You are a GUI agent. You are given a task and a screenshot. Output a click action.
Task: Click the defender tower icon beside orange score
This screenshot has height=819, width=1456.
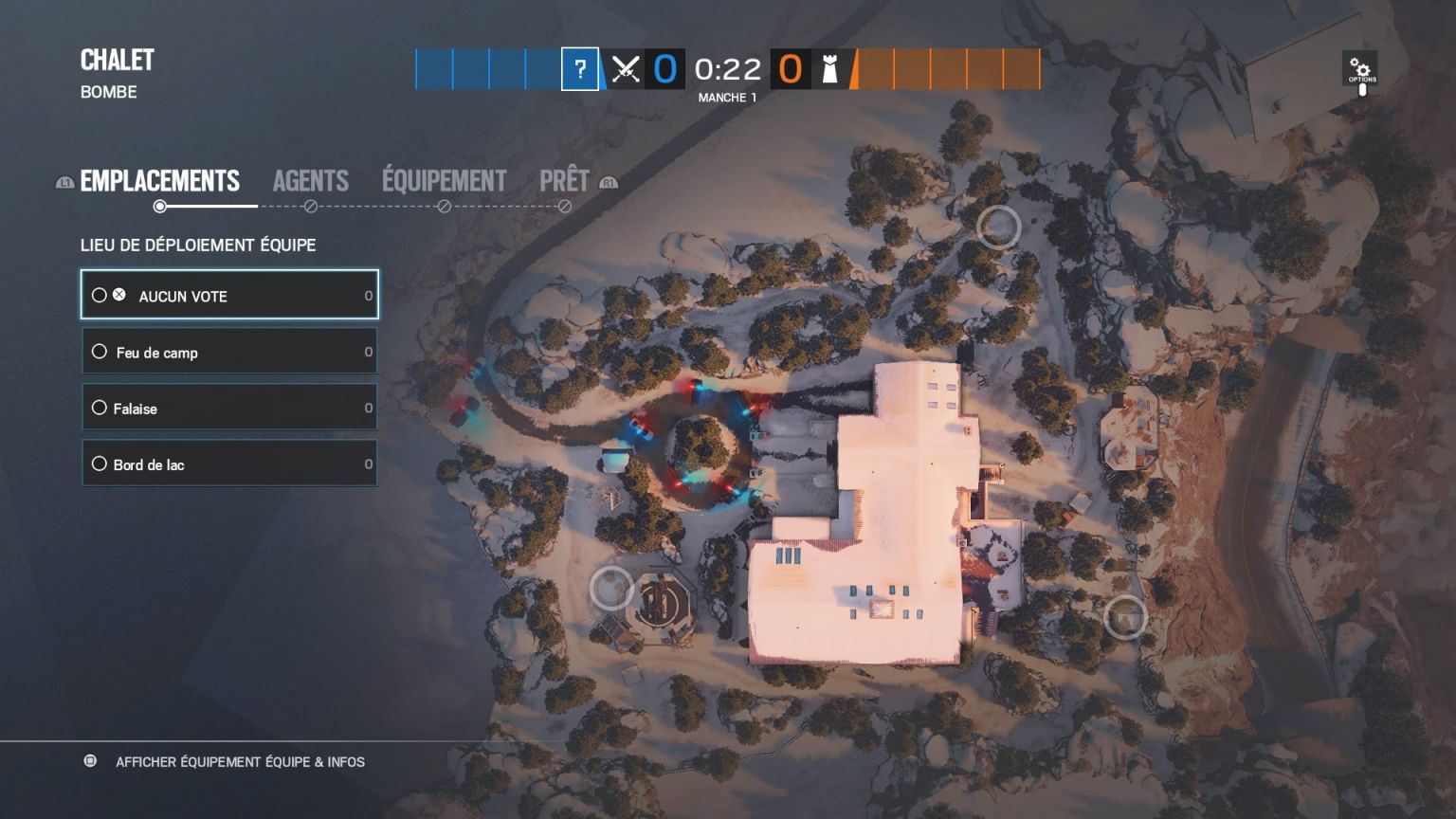828,69
